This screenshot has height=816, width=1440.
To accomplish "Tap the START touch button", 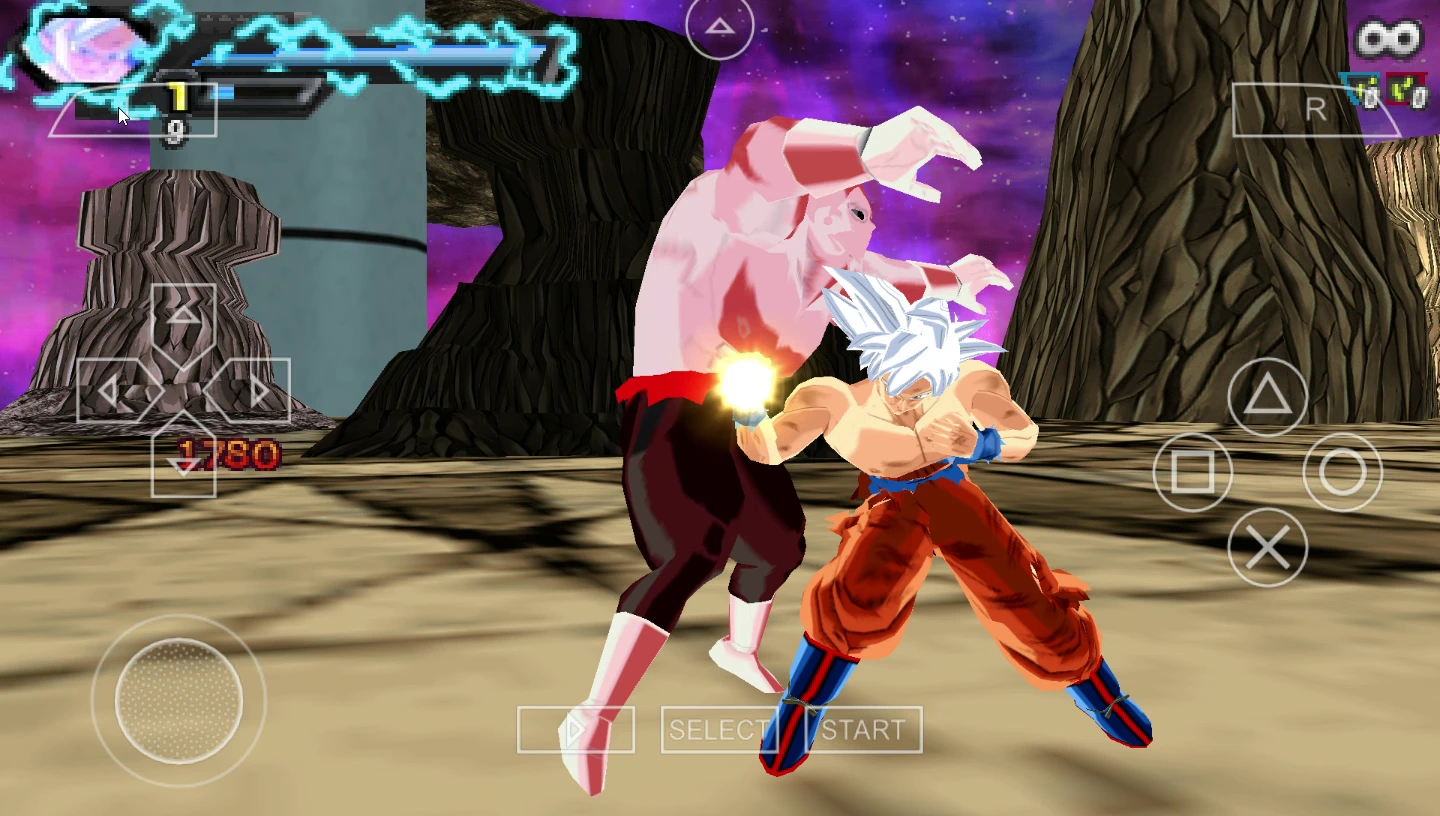I will [864, 730].
